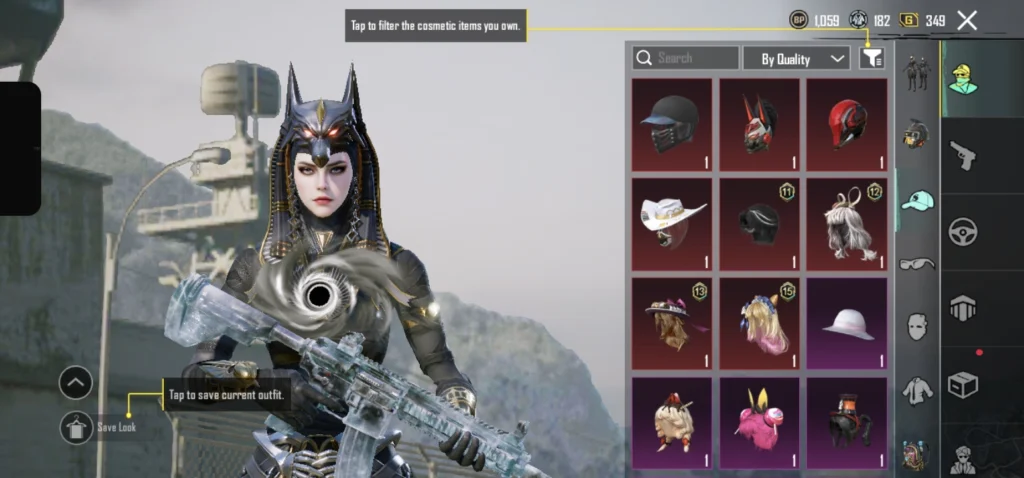This screenshot has width=1024, height=478.
Task: Select the silver wig with bunny ears
Action: (x=847, y=224)
